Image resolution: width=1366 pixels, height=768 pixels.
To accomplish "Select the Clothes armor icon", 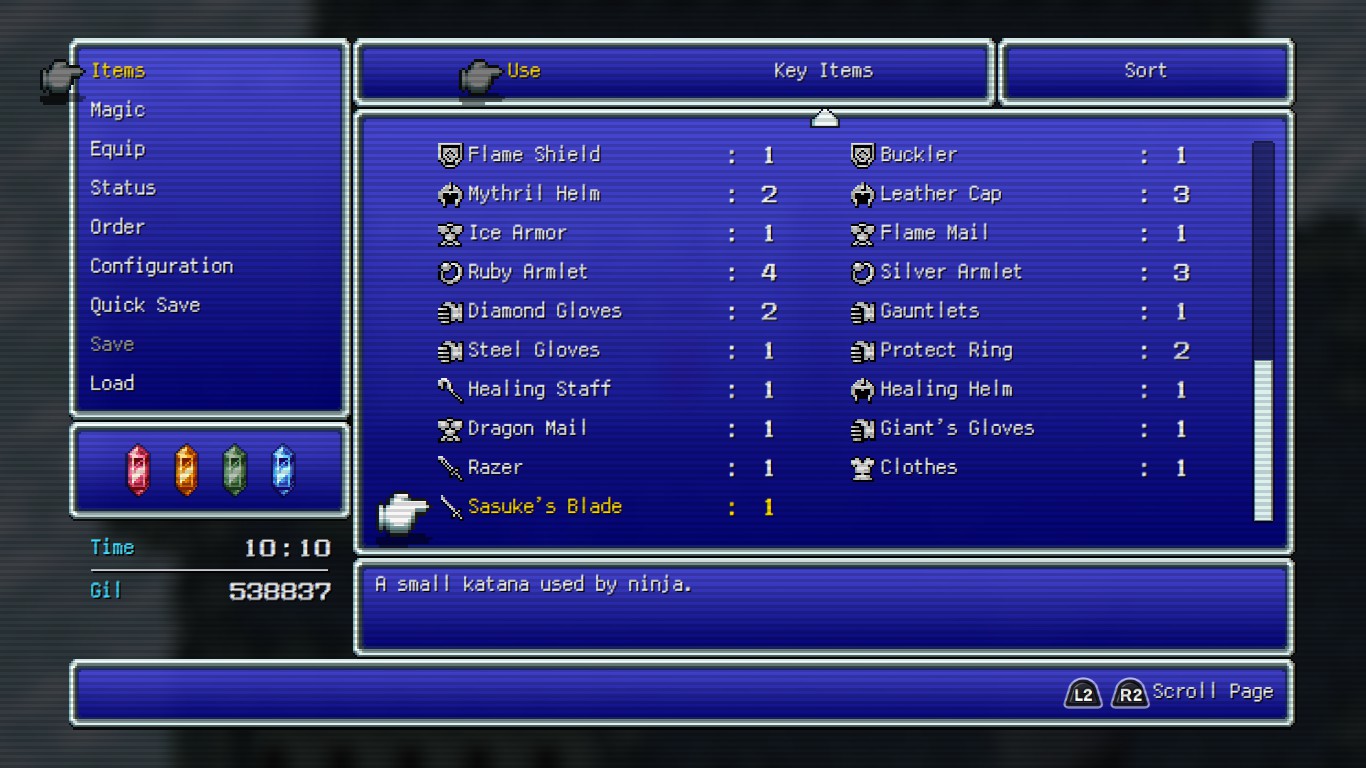I will [x=861, y=467].
